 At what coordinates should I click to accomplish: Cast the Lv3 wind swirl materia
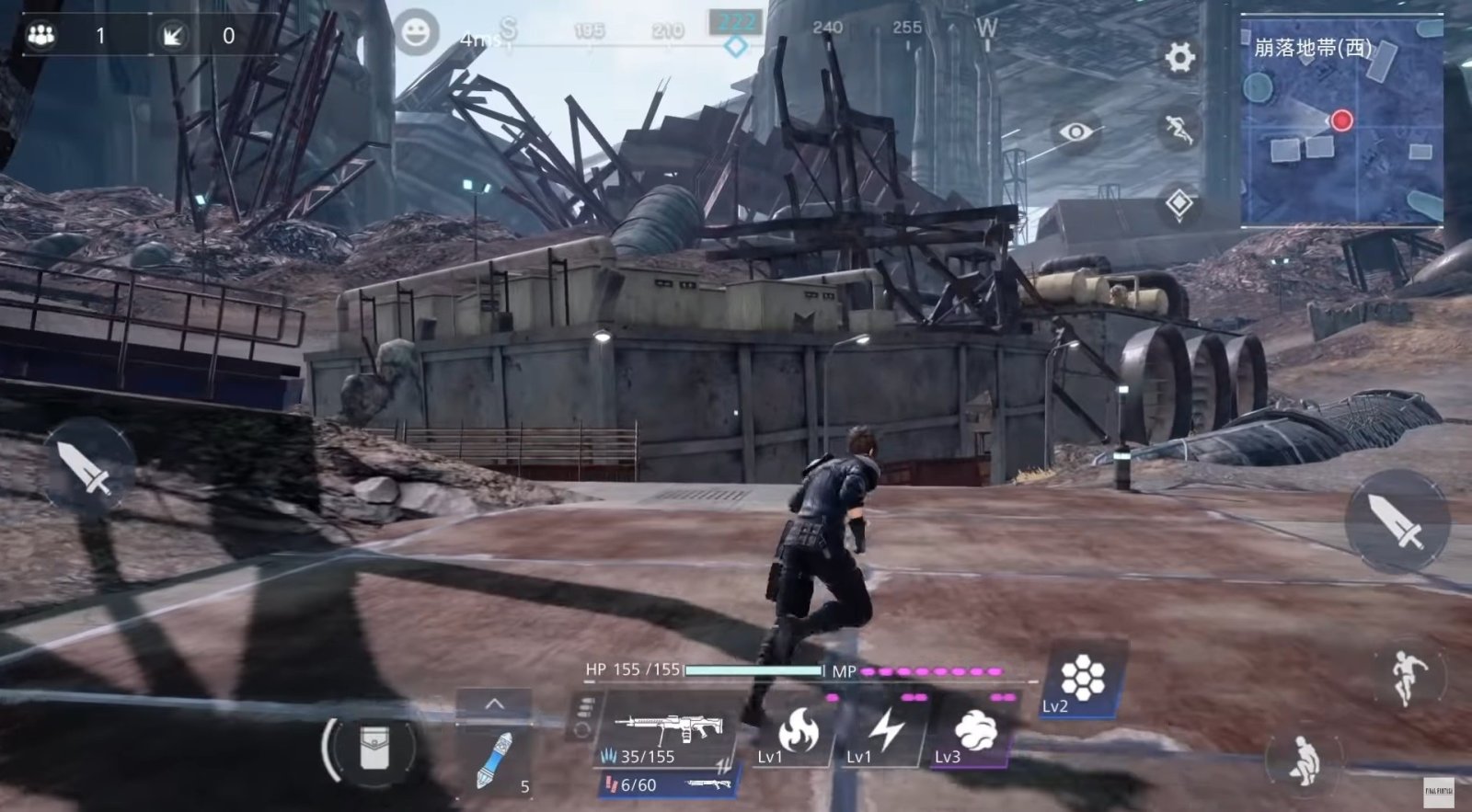[x=973, y=733]
